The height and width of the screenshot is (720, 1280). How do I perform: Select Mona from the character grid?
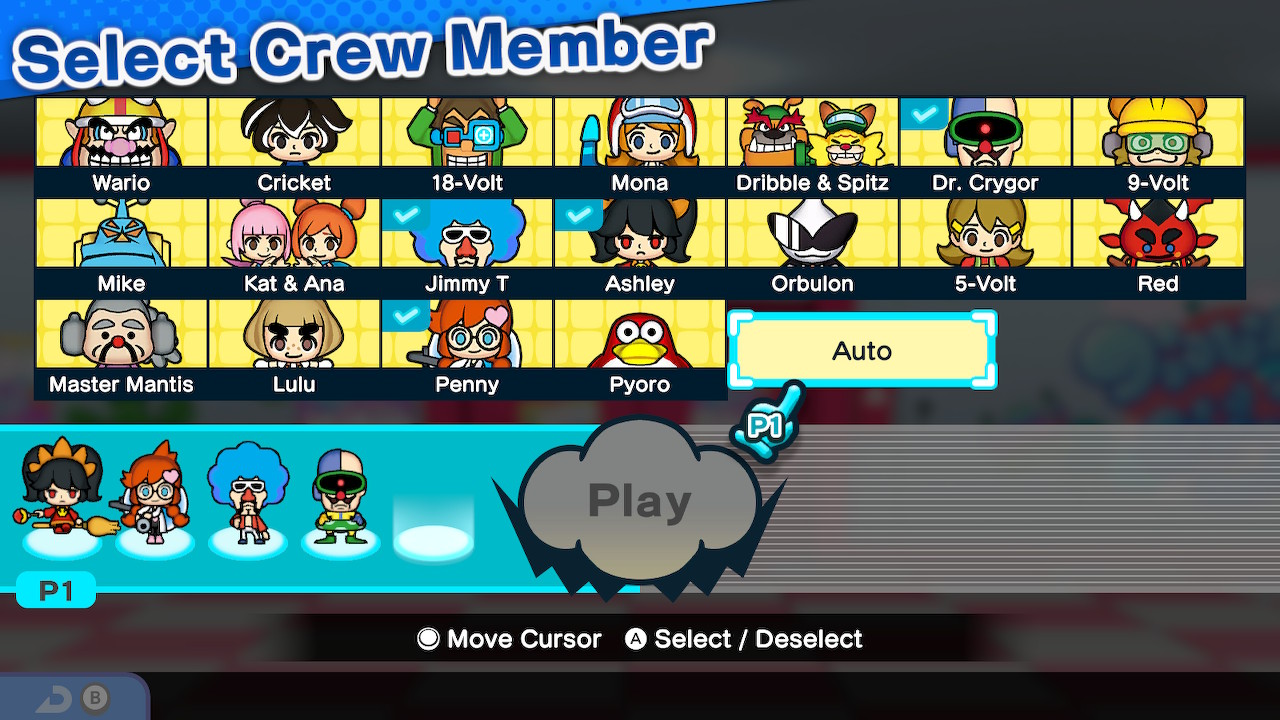tap(640, 135)
